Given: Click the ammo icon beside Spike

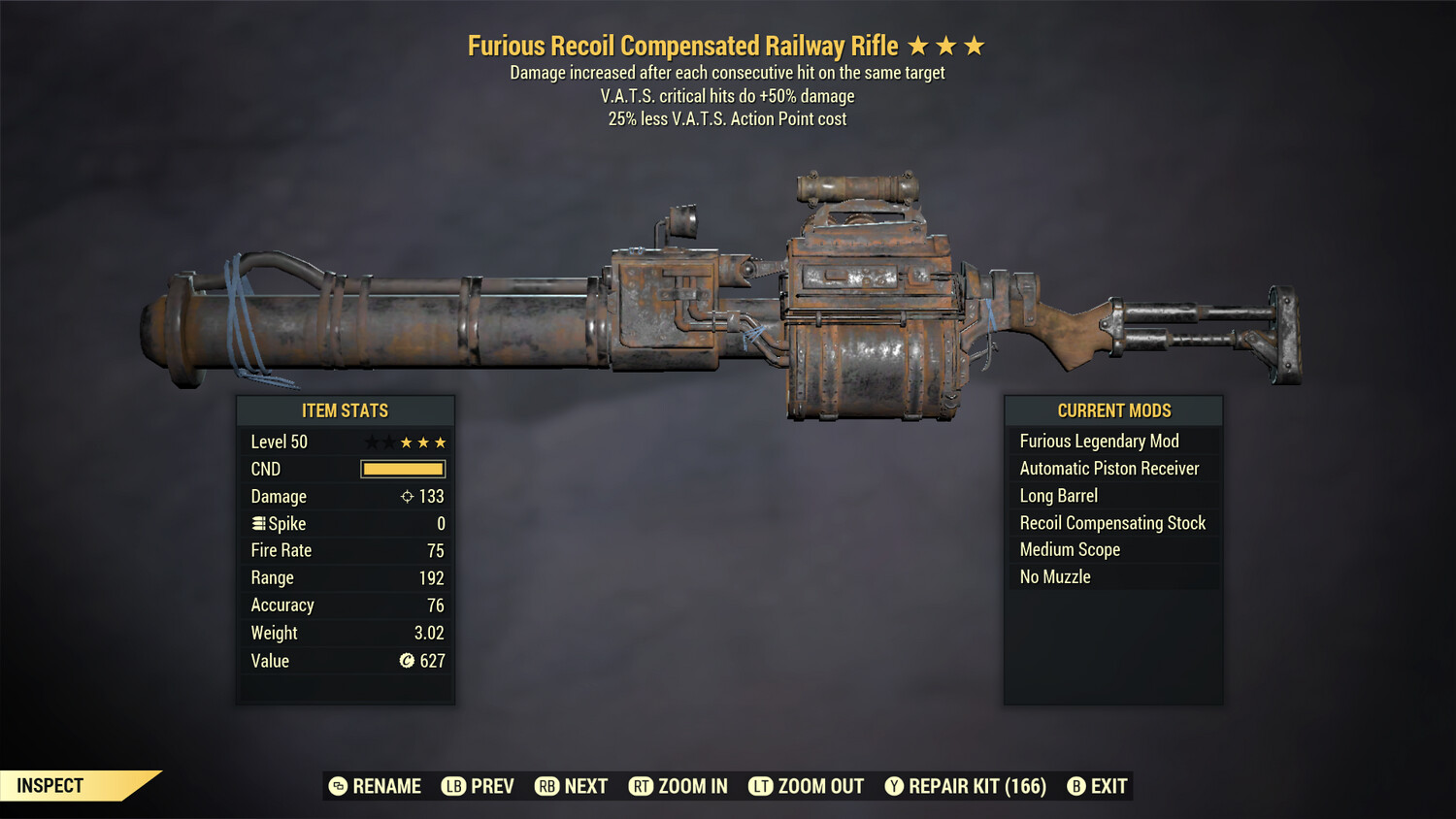Looking at the screenshot, I should pos(258,523).
